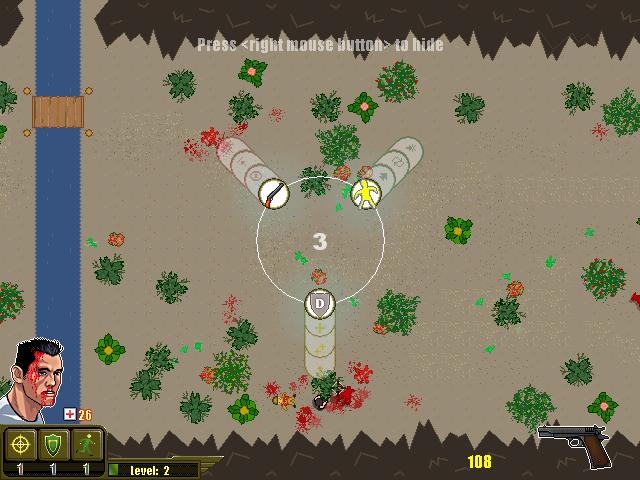This screenshot has height=480, width=640.
Task: Select the shotgun weapon upgrade icon
Action: [273, 191]
